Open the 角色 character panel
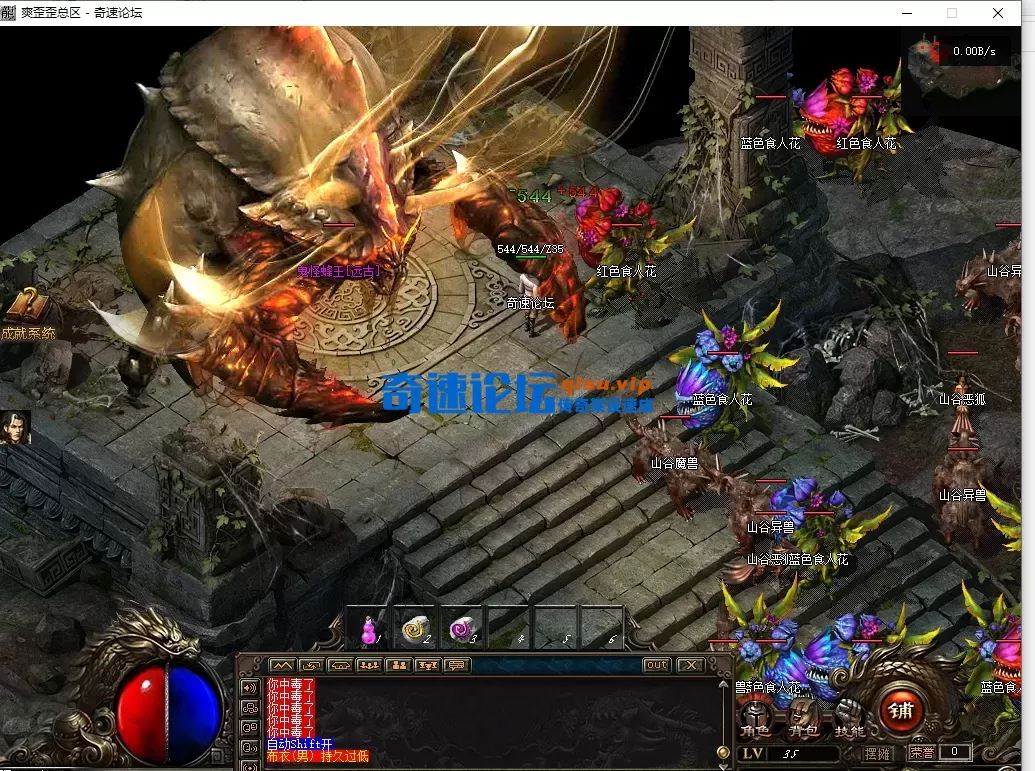 pos(756,718)
